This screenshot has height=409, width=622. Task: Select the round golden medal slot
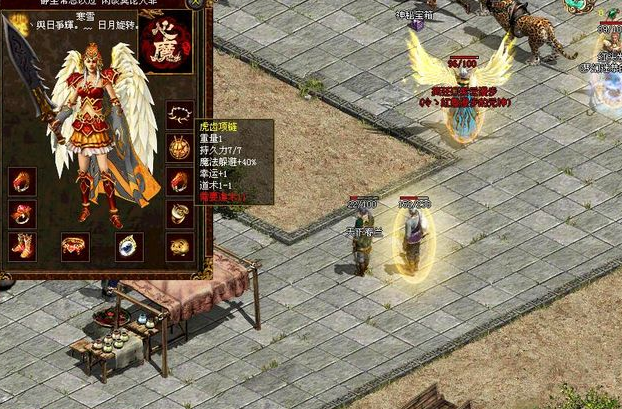click(x=179, y=147)
